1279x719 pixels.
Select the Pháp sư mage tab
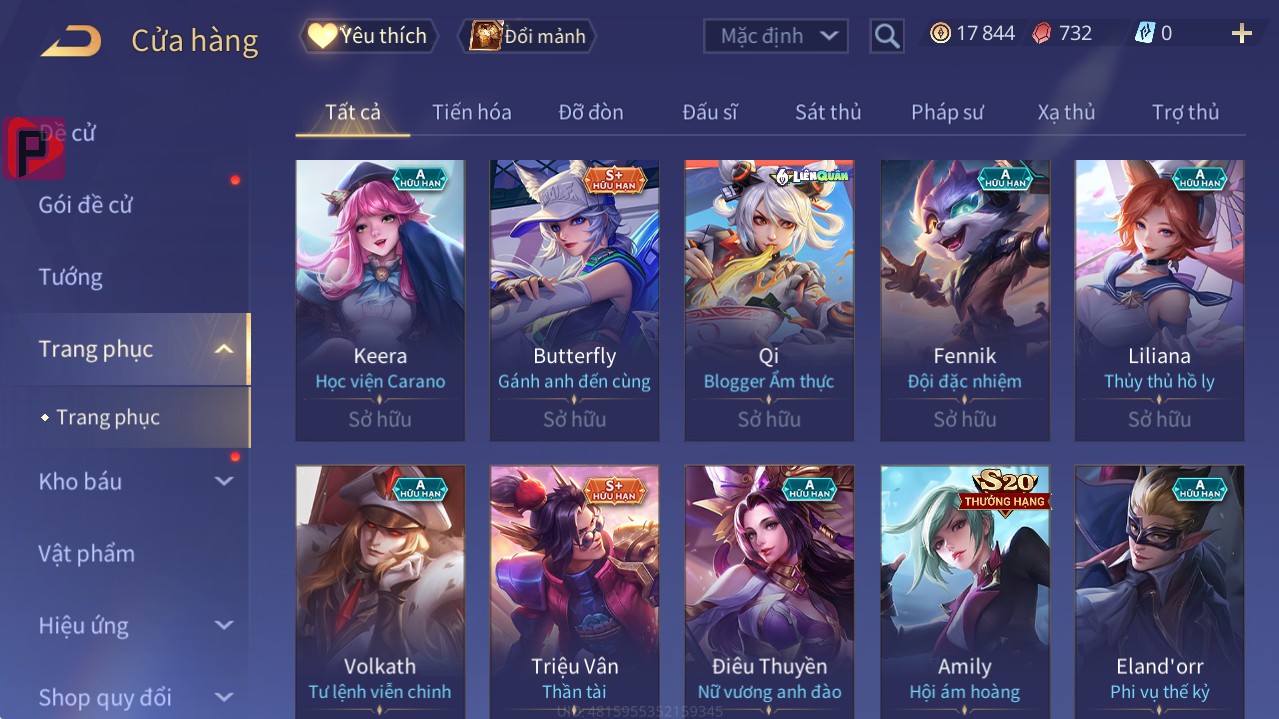pyautogui.click(x=947, y=112)
